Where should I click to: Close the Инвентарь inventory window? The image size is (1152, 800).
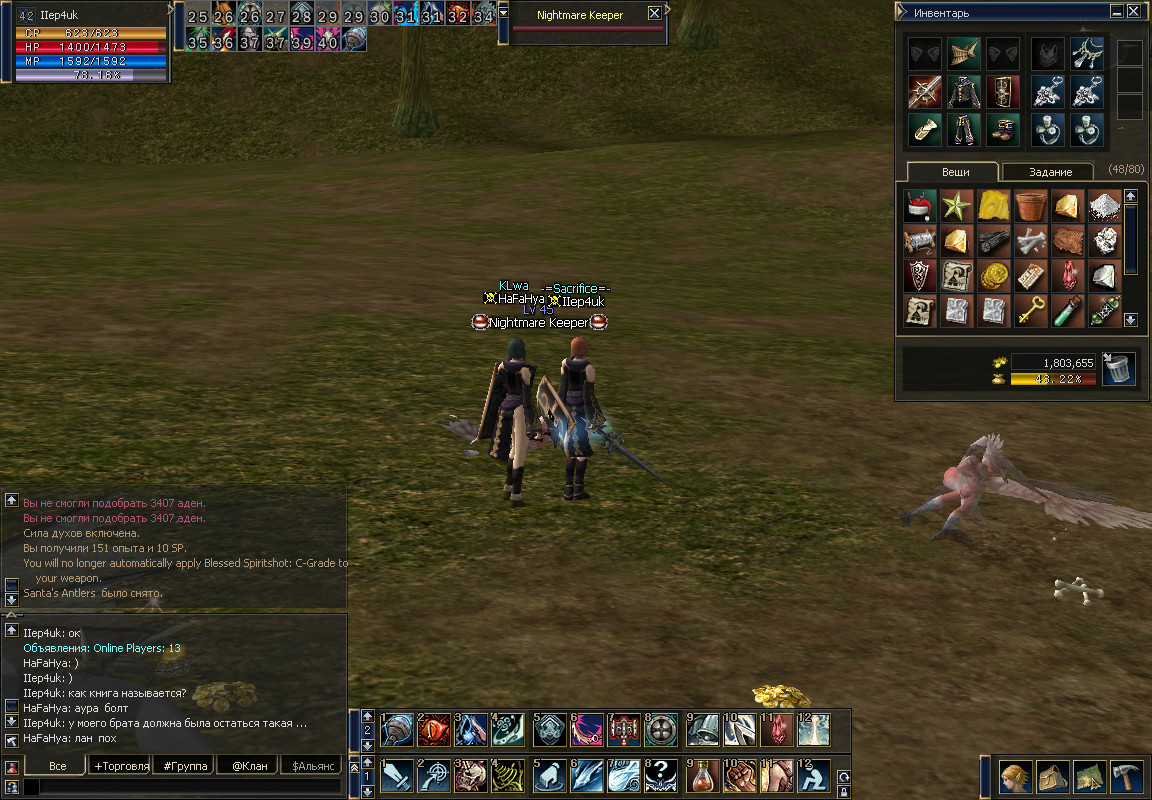1133,13
